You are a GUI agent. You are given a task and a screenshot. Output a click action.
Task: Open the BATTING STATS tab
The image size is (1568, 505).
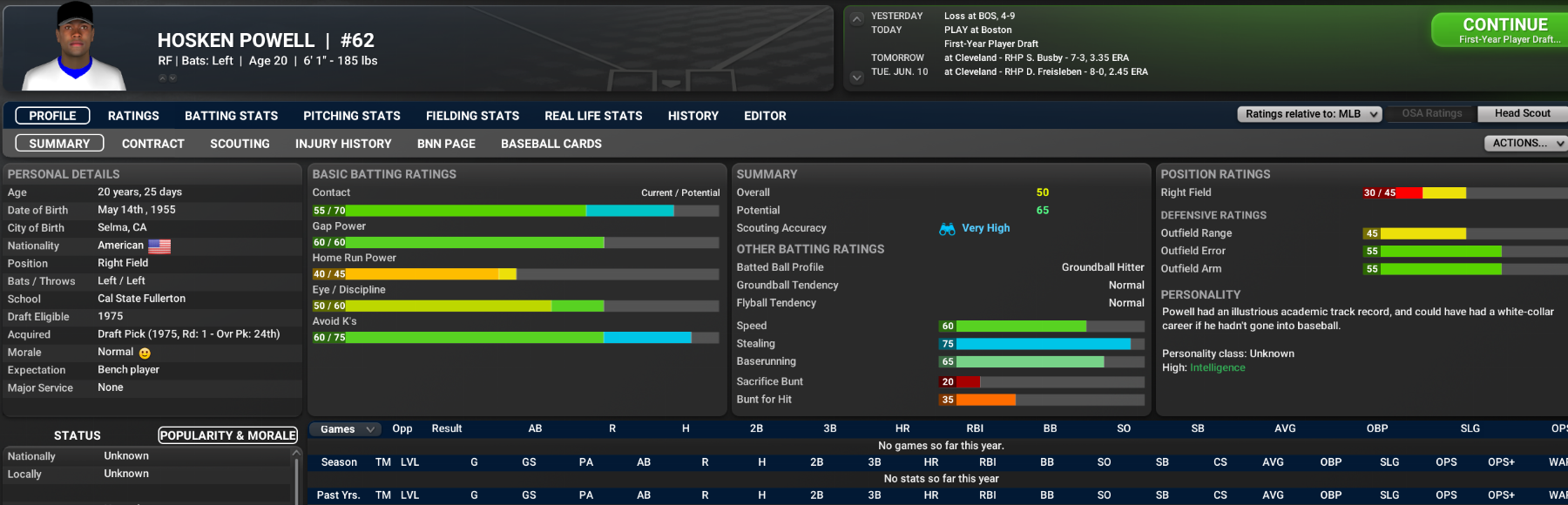click(231, 116)
